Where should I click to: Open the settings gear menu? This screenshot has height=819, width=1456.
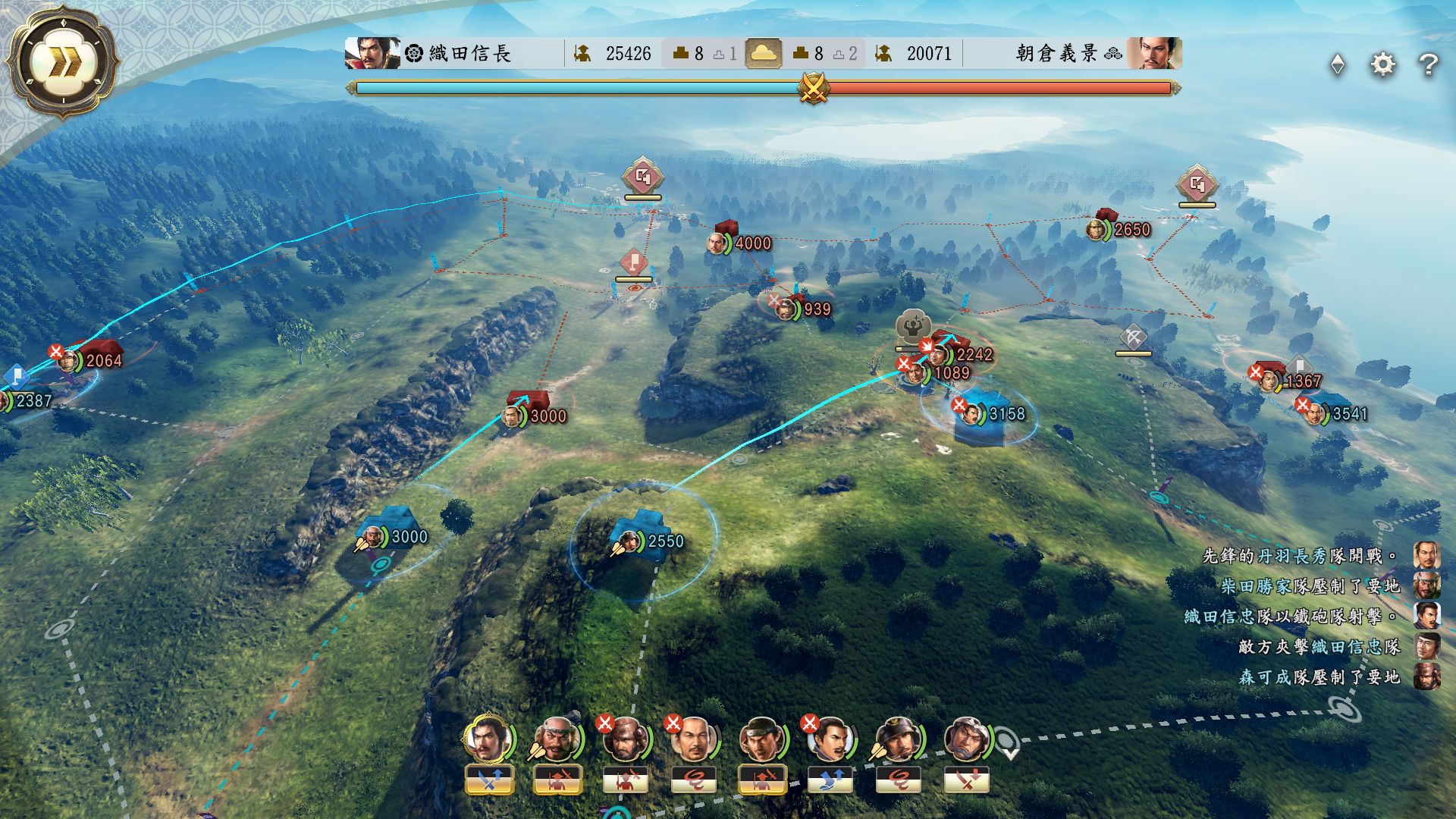(x=1382, y=64)
